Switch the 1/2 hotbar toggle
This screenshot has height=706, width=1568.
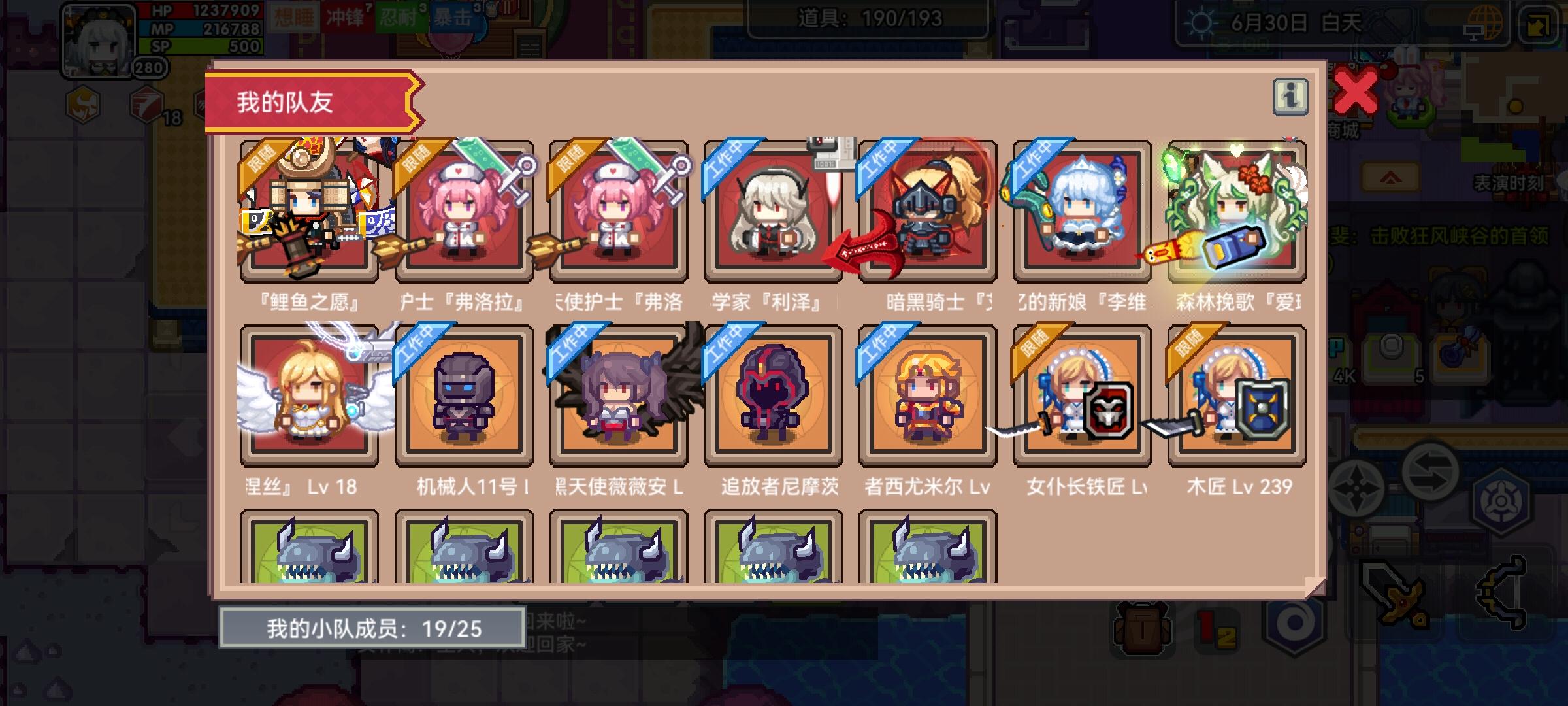coord(1215,629)
